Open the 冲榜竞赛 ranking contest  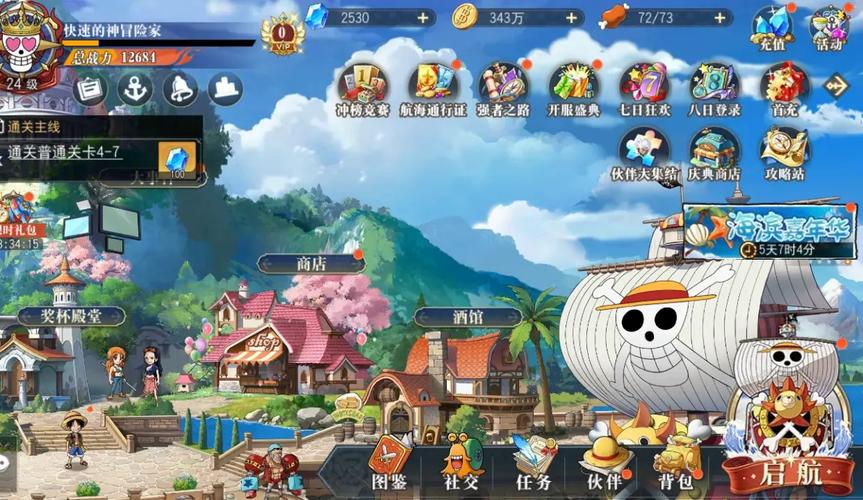coord(363,87)
